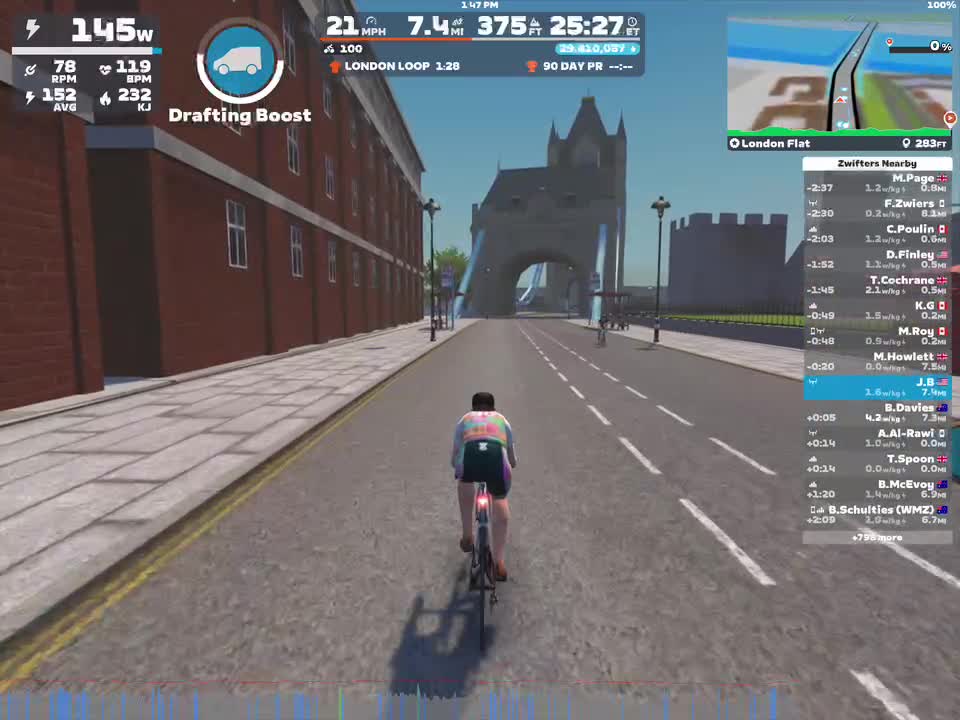View rider B.Davies from the list
Screen dimensions: 960x720
click(x=877, y=412)
